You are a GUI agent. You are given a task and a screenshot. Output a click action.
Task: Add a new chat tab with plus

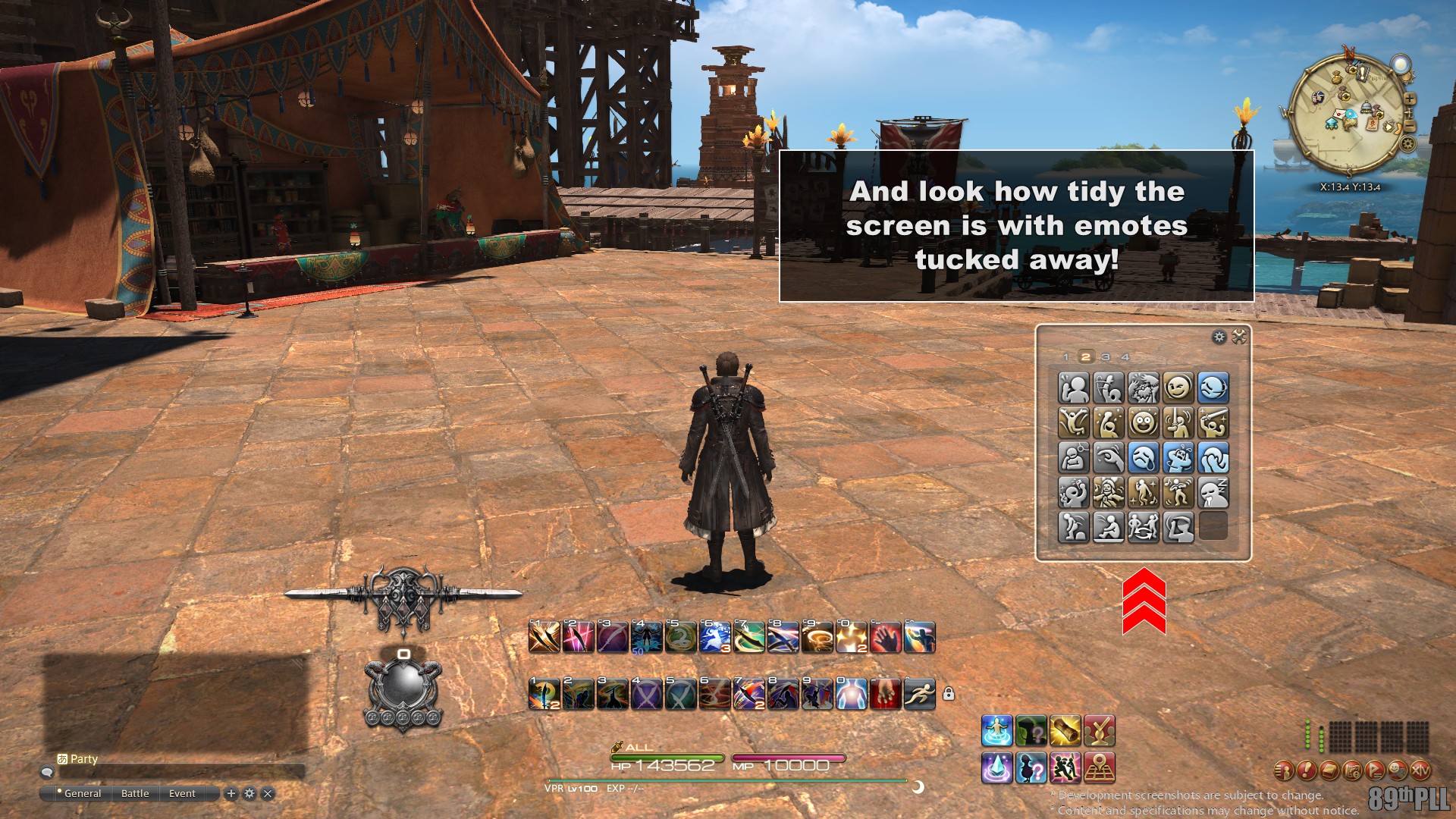coord(231,793)
